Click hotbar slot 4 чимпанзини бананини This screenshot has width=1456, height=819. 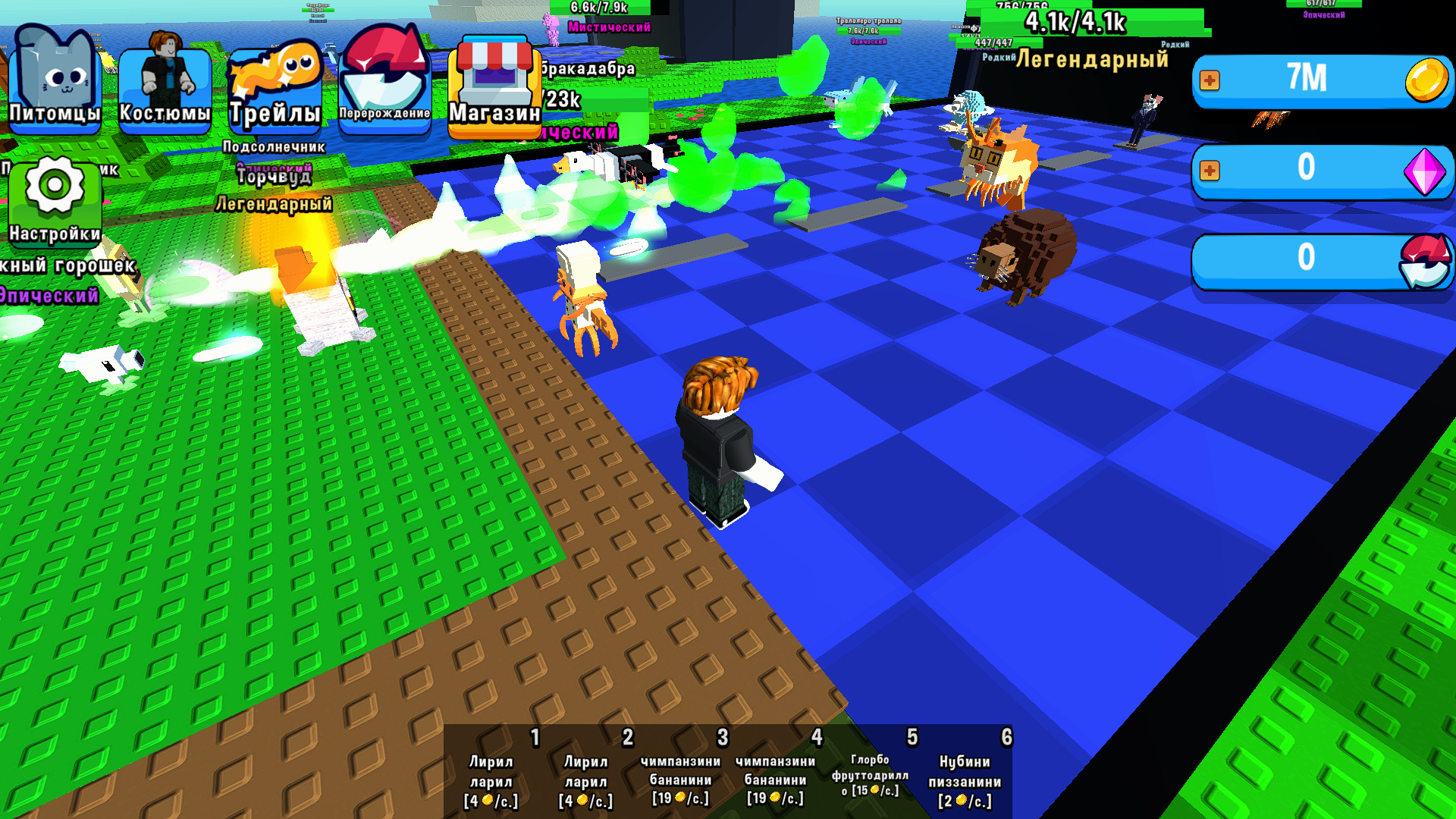tap(775, 773)
